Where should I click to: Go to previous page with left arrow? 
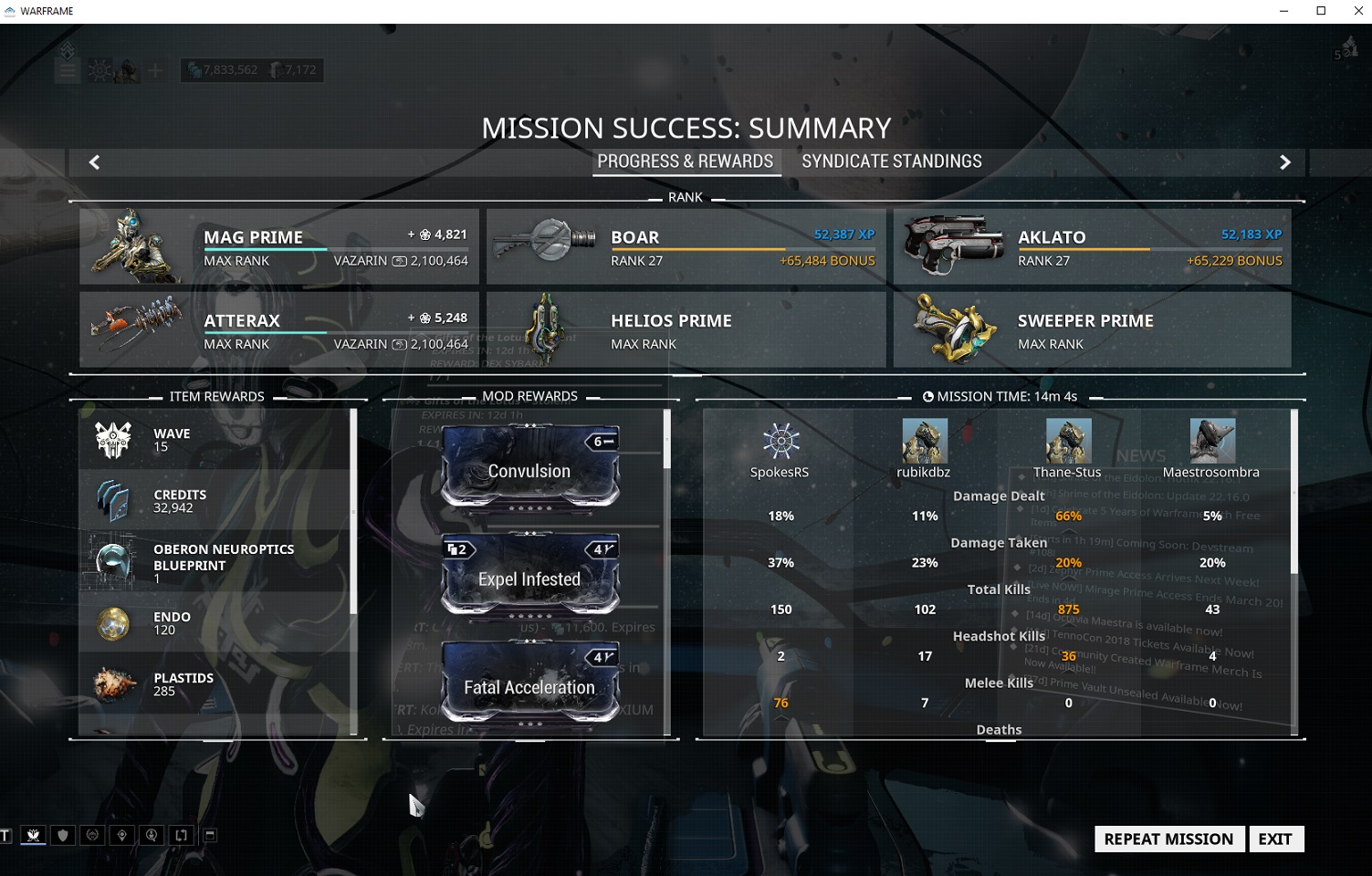(94, 162)
